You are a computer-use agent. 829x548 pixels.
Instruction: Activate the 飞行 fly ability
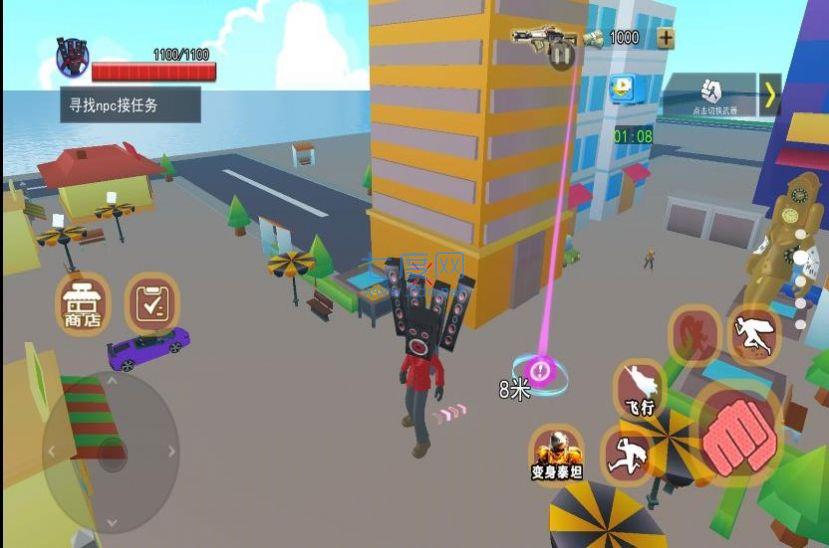[638, 386]
